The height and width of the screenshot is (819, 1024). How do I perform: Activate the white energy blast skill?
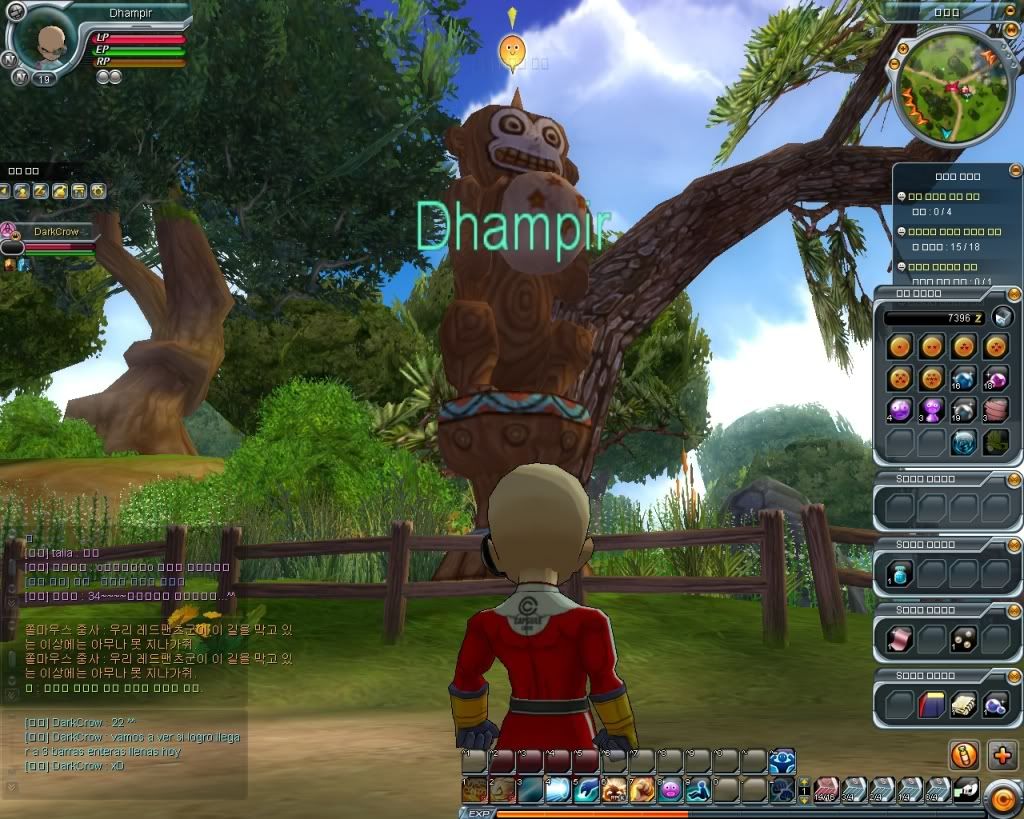[558, 790]
